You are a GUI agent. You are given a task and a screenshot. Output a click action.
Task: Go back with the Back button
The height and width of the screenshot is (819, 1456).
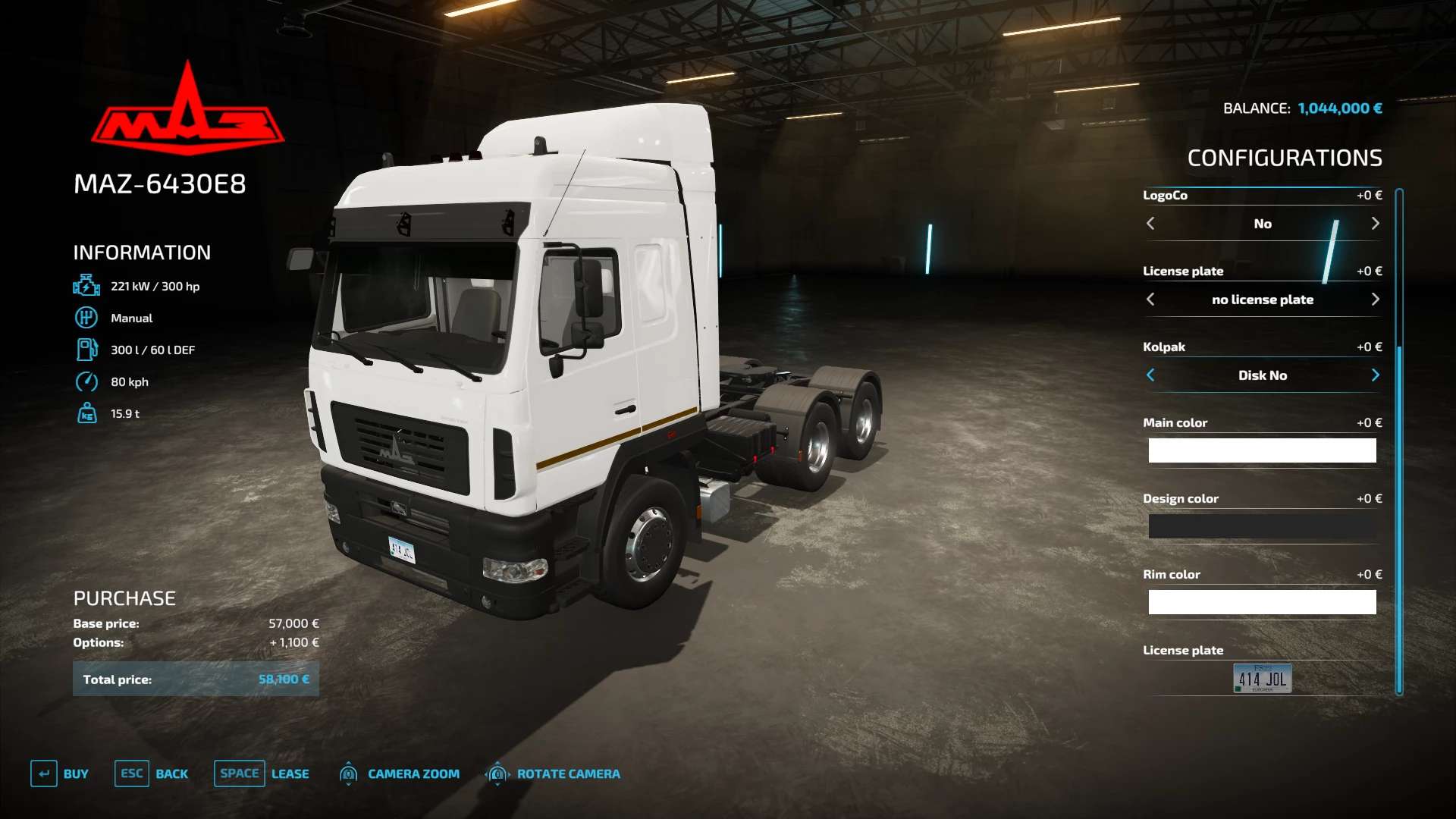(x=152, y=773)
